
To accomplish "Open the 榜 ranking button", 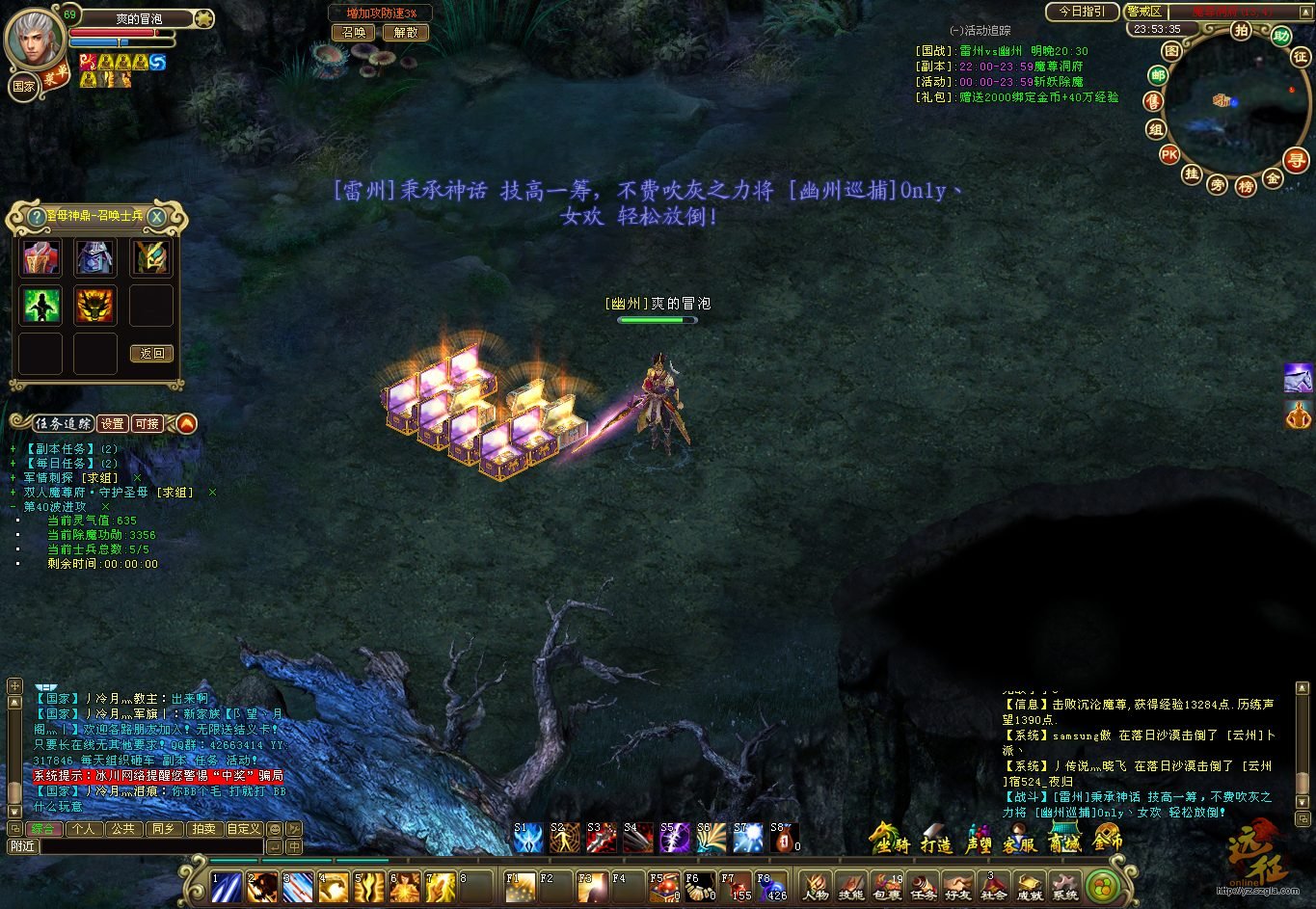I will coord(1246,186).
